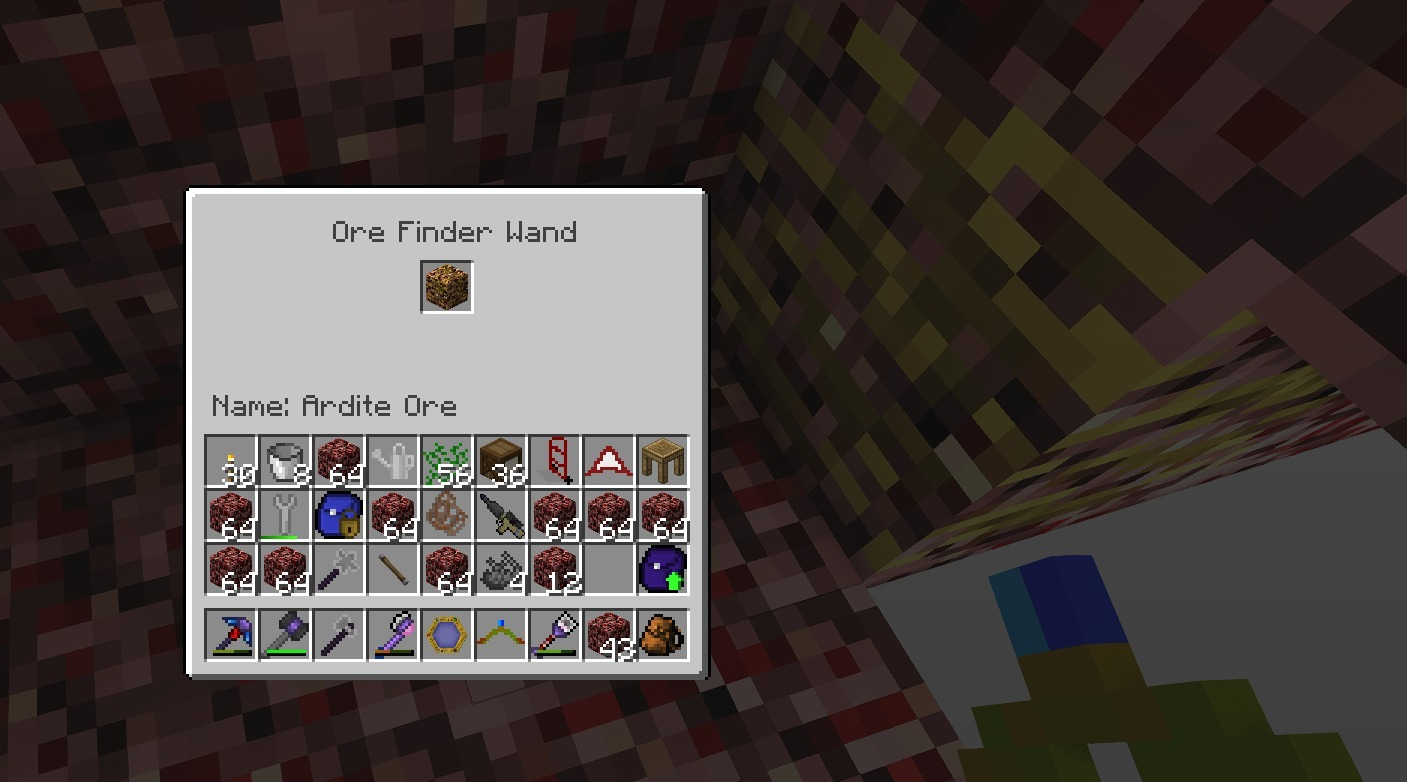Grab the paintbrush tool in the hotbar
This screenshot has width=1407, height=782.
pos(556,634)
